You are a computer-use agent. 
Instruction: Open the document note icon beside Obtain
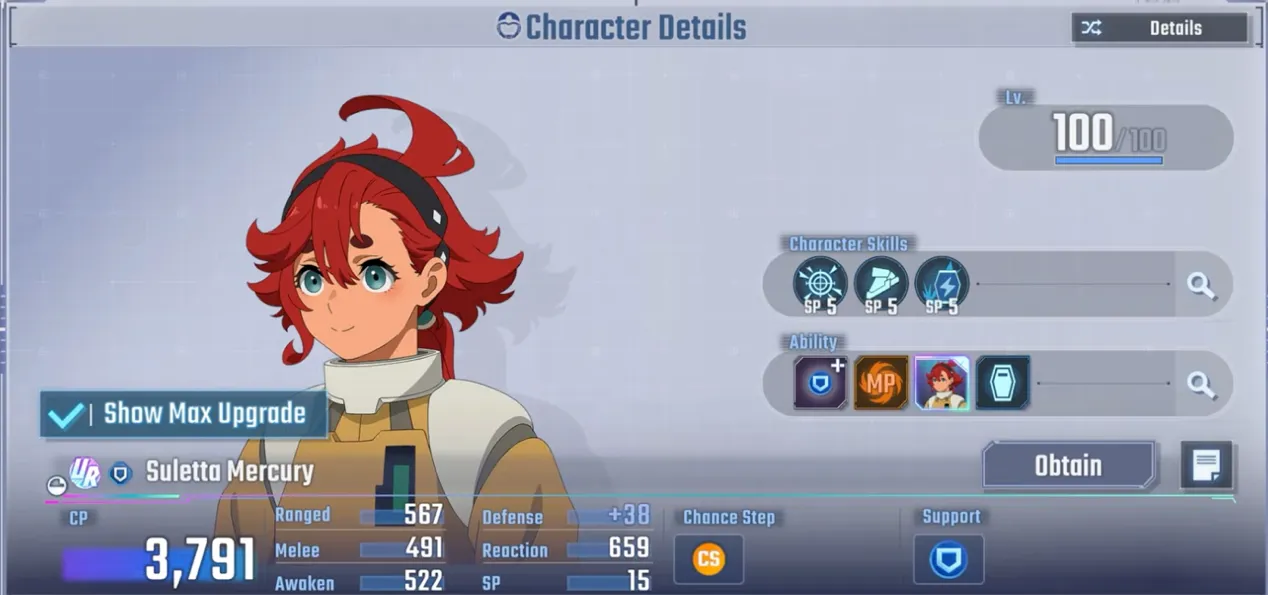point(1205,465)
